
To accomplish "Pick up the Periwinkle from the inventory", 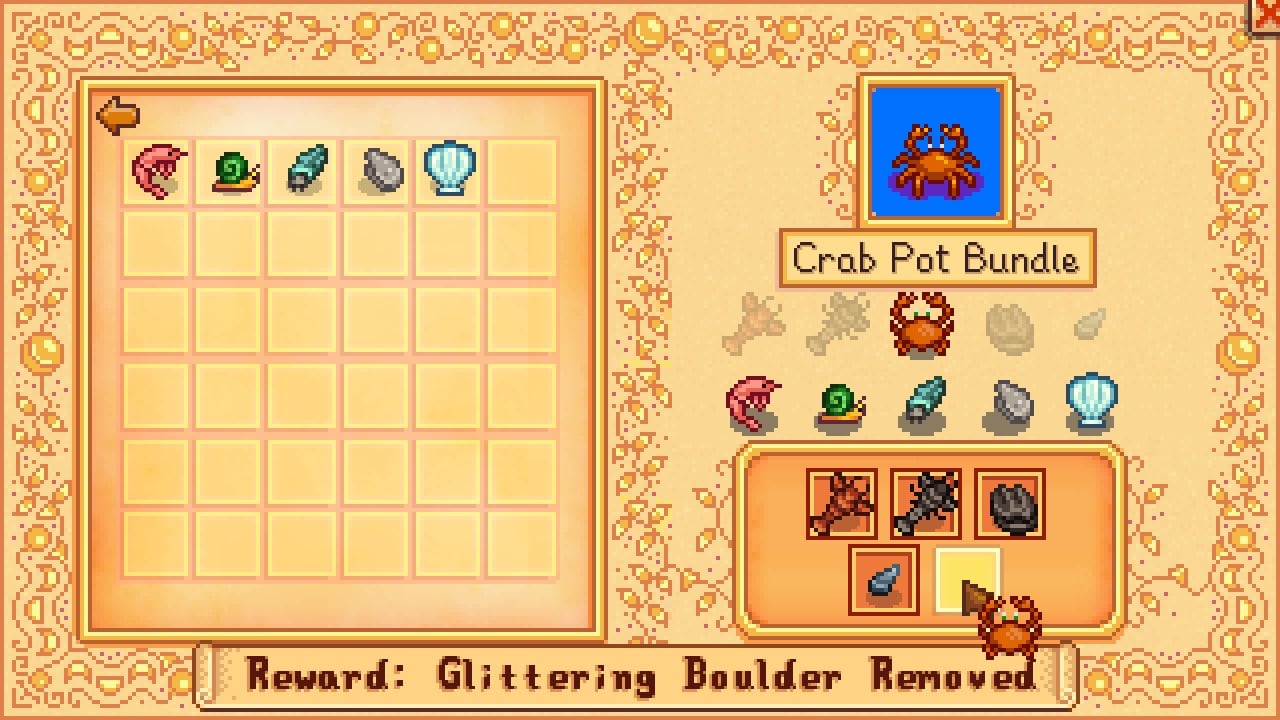I will click(303, 168).
